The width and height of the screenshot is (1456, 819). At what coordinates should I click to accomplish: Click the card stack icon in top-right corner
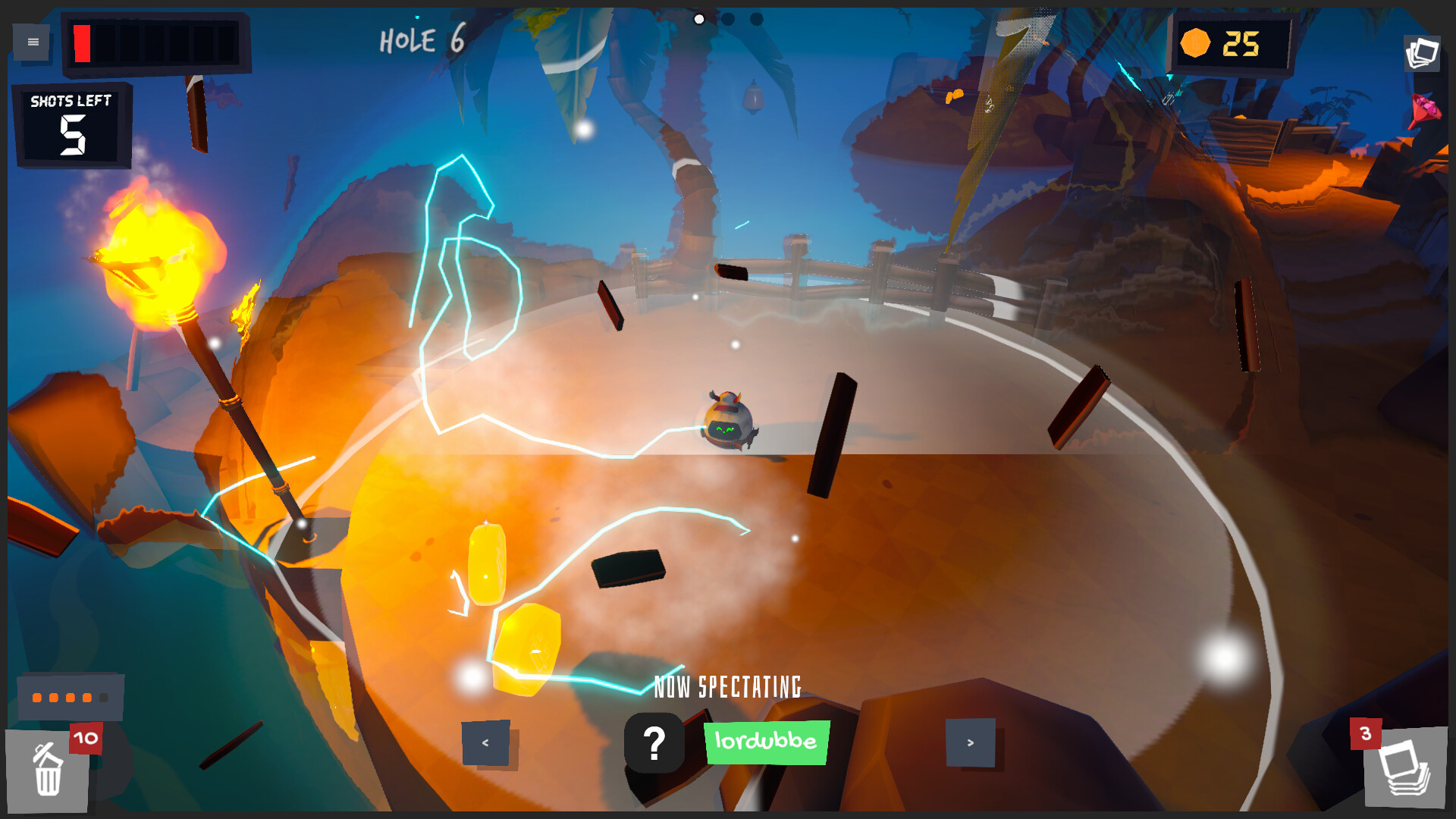1423,52
